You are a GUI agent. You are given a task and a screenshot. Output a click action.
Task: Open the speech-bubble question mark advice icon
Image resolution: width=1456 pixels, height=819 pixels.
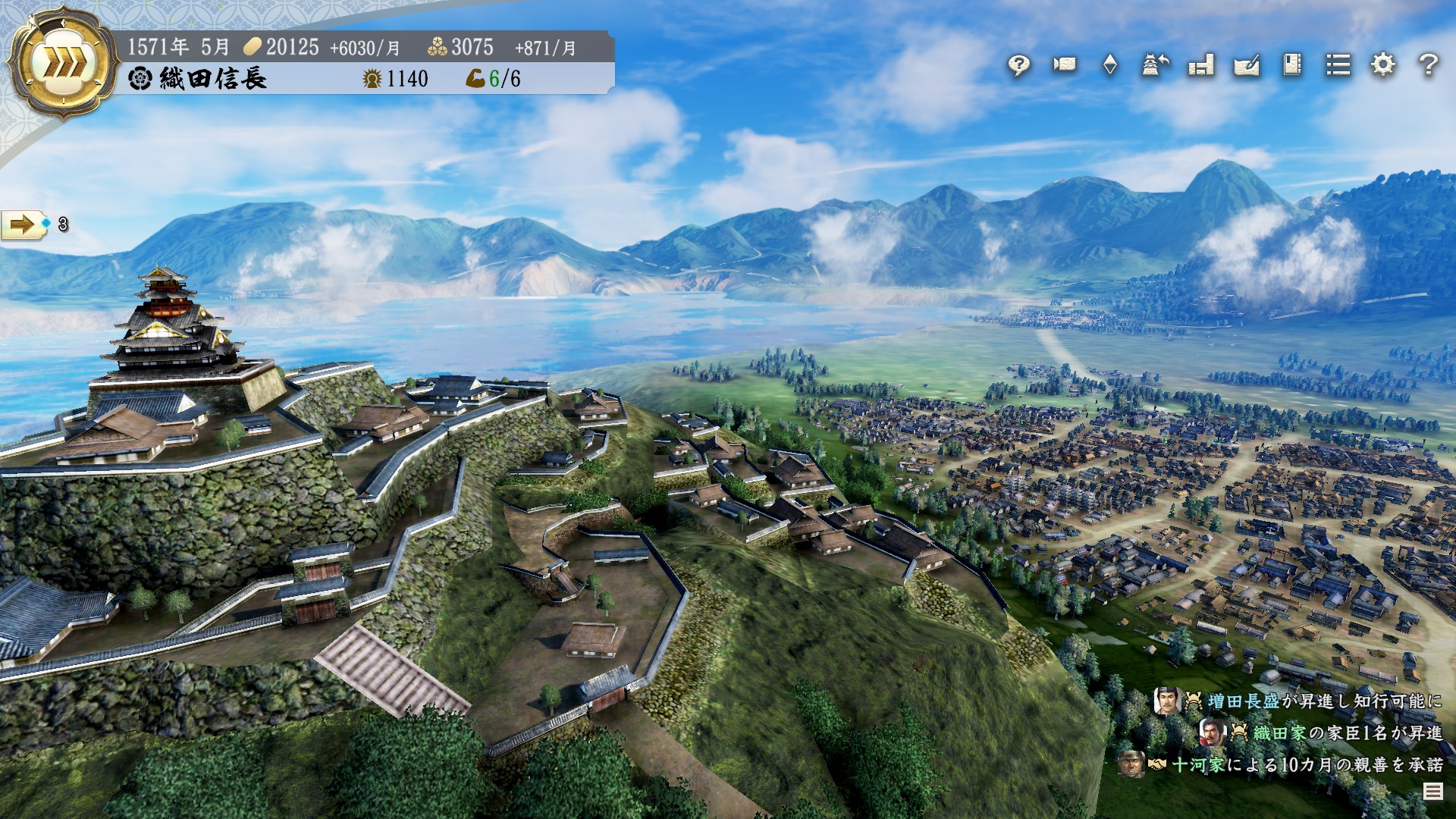click(1018, 66)
